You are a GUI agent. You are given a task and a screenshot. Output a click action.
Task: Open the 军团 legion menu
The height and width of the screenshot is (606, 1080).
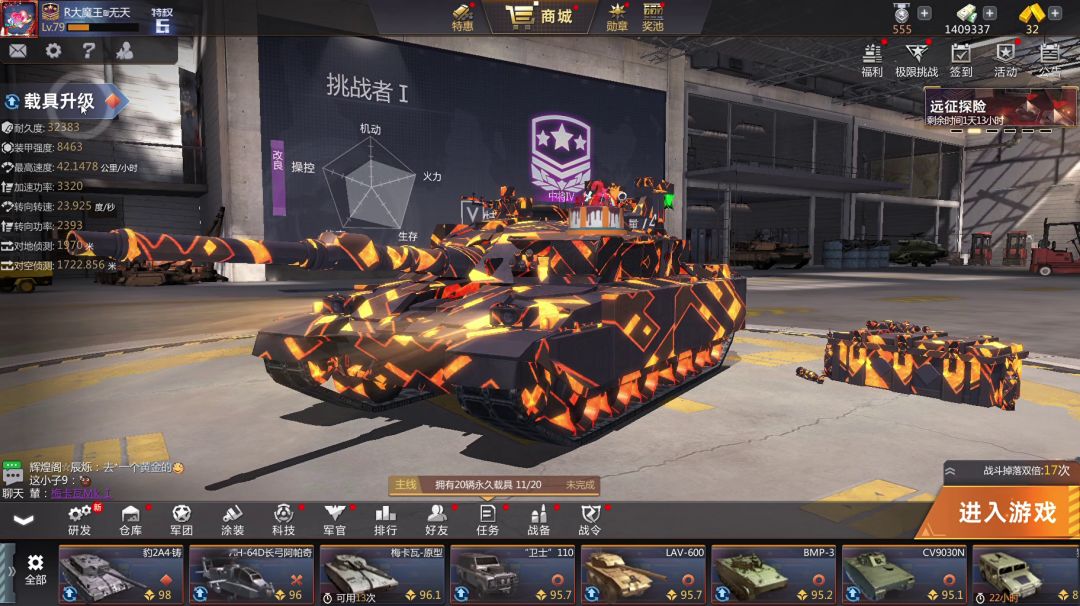tap(181, 520)
